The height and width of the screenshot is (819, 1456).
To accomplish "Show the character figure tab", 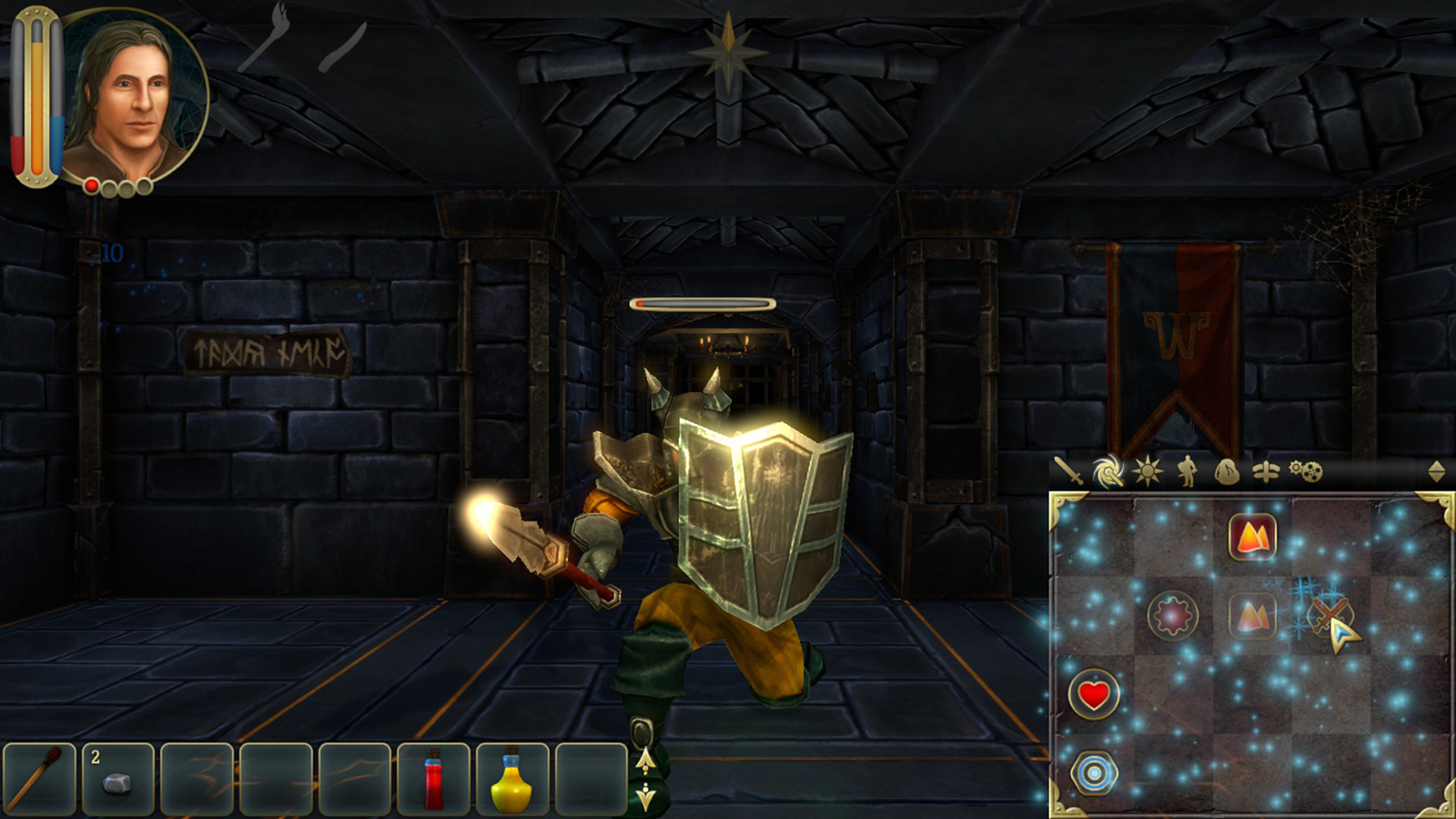I will (x=1187, y=471).
